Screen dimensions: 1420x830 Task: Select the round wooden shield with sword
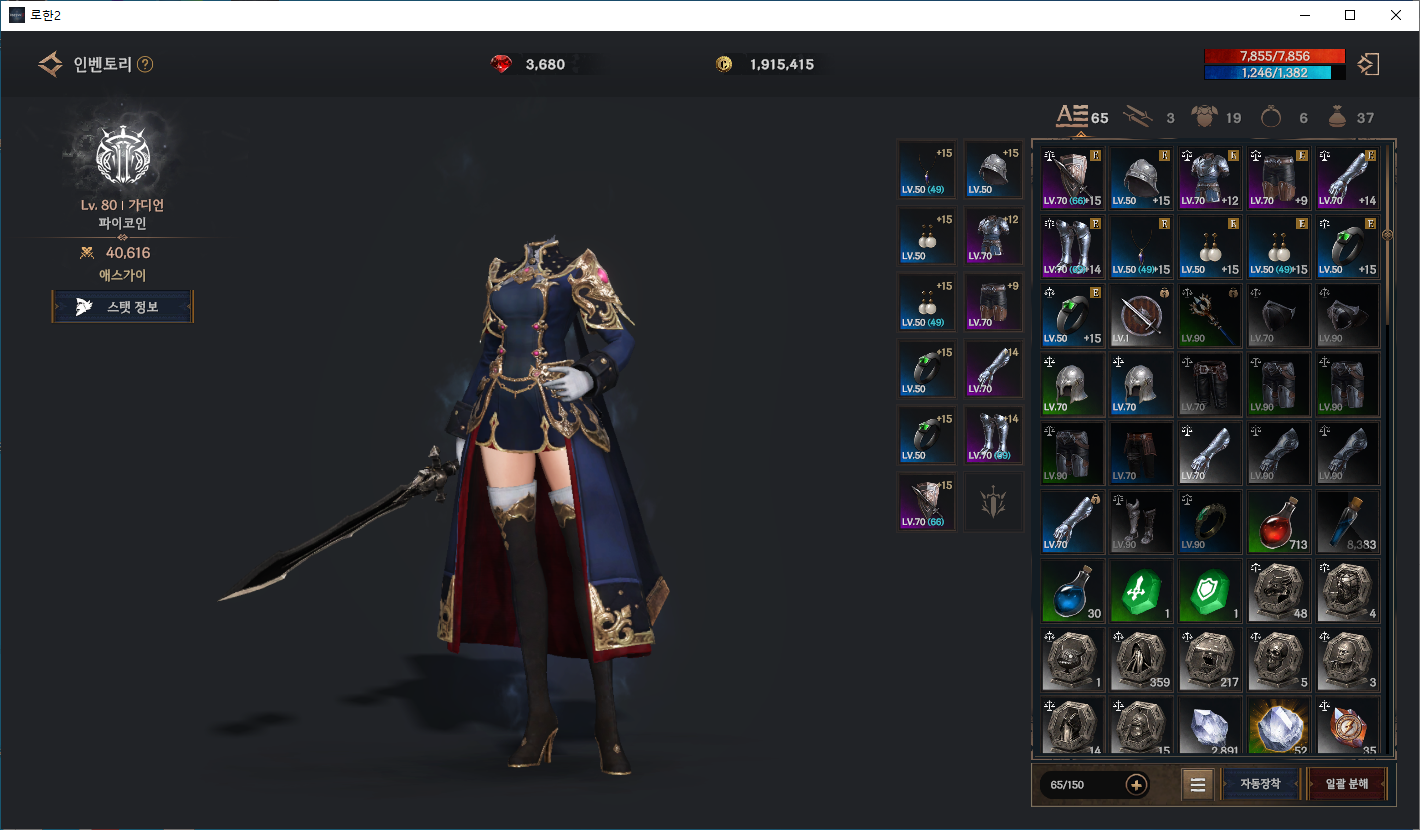pos(1142,317)
